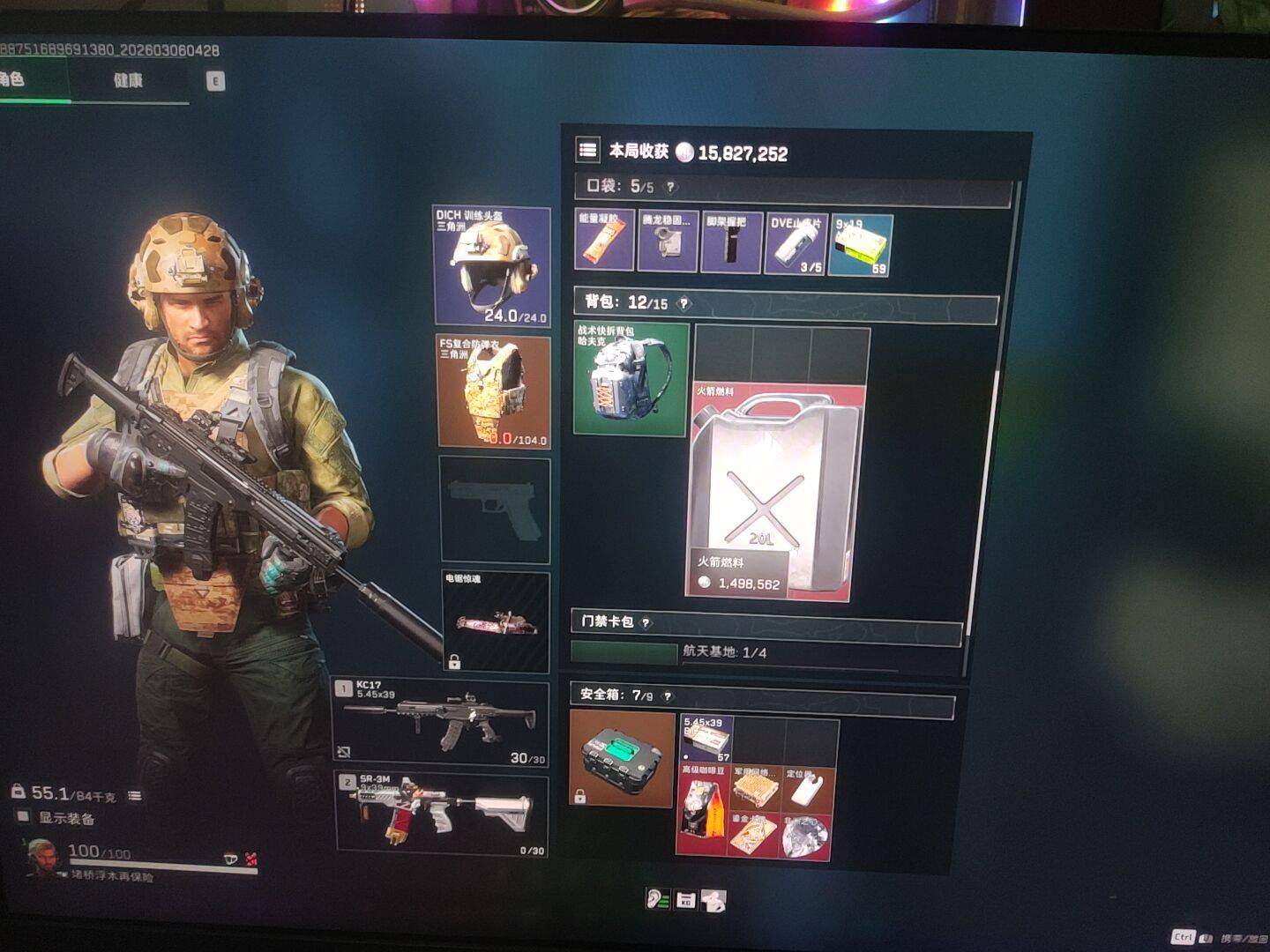Toggle the 显示装备 checkbox

[x=24, y=817]
